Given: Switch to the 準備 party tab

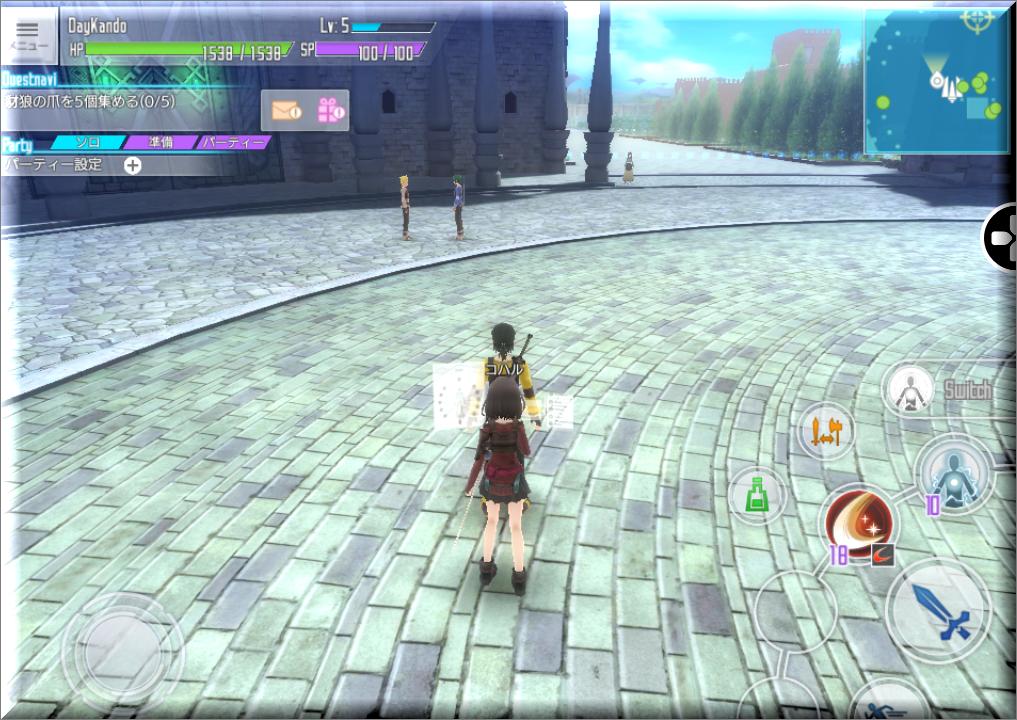Looking at the screenshot, I should (160, 143).
